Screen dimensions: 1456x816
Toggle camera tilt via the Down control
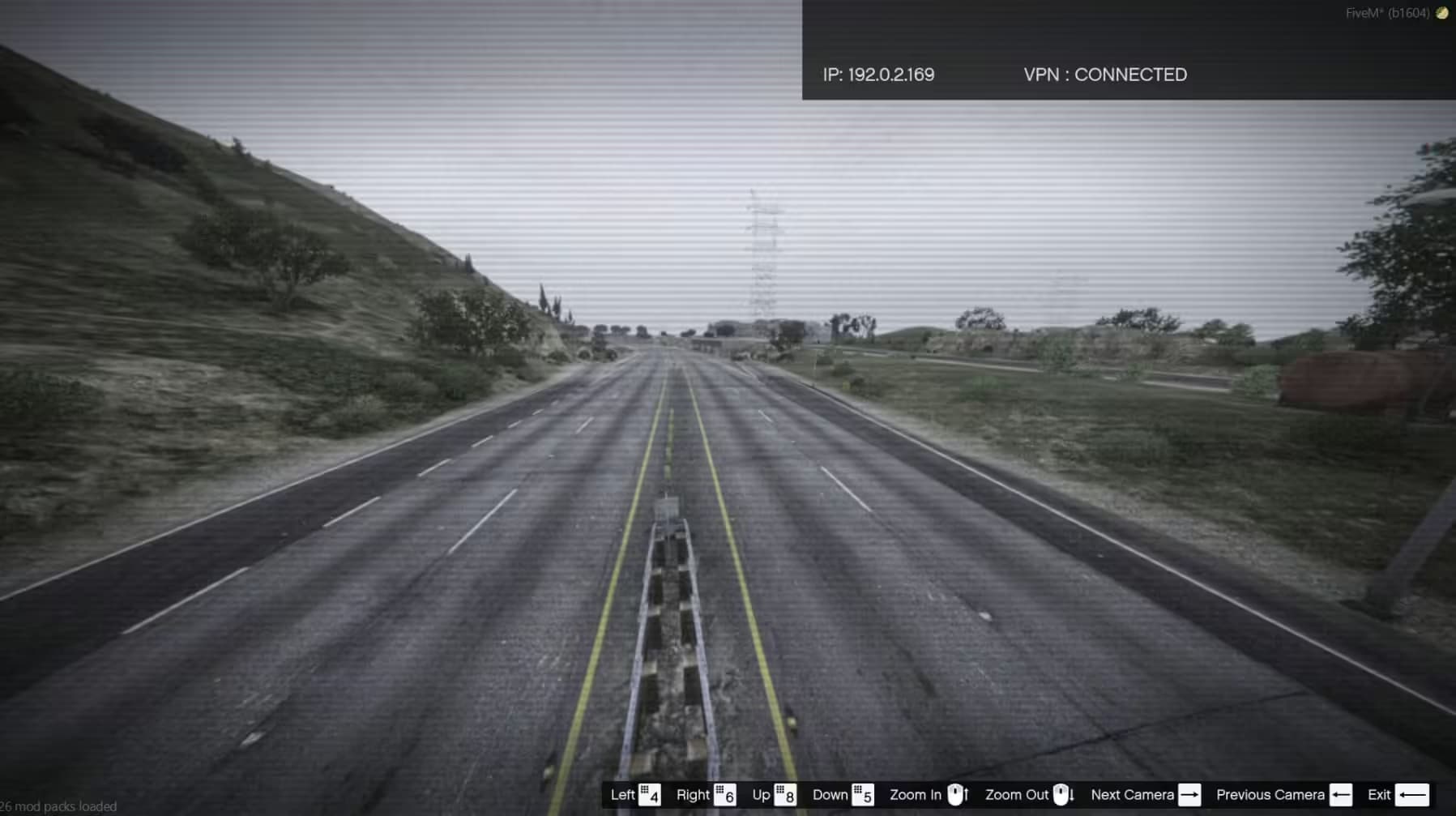click(x=830, y=795)
